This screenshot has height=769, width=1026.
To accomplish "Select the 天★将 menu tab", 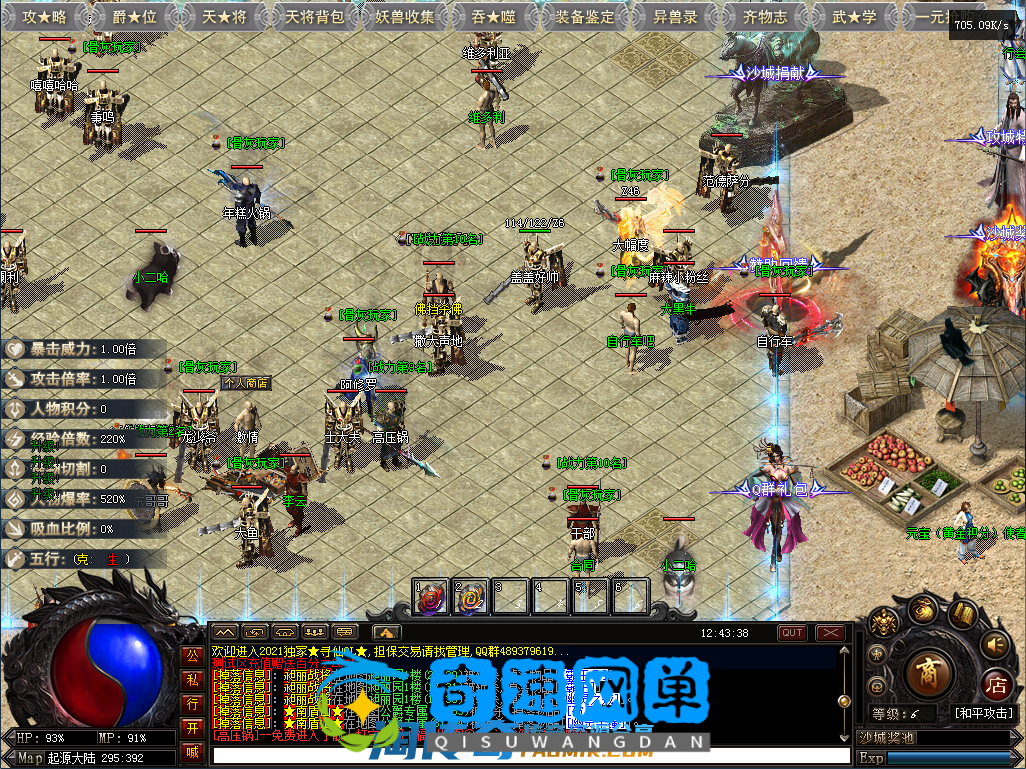I will [x=224, y=16].
